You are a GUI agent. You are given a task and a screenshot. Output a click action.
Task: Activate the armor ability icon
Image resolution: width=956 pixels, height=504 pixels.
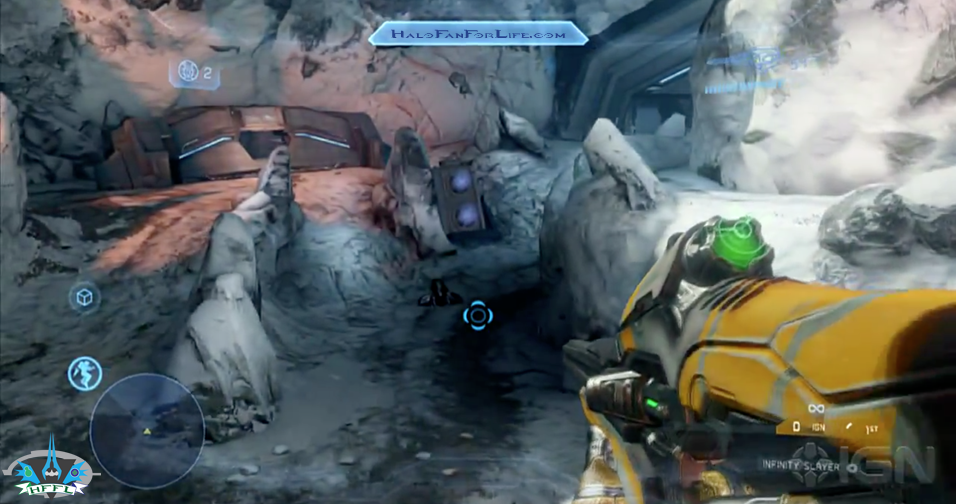tap(85, 373)
